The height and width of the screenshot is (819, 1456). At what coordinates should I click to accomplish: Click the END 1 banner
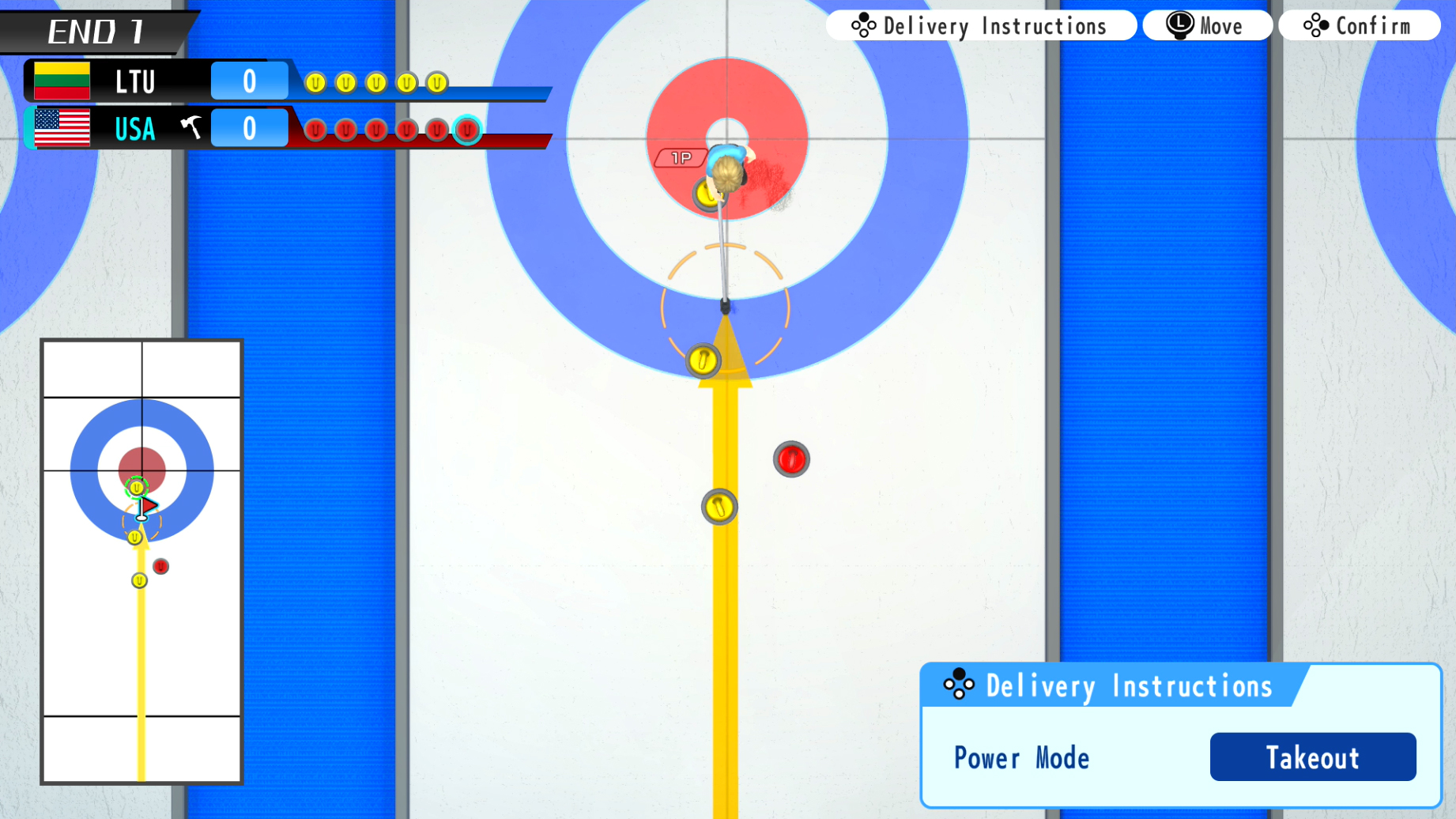pyautogui.click(x=95, y=30)
